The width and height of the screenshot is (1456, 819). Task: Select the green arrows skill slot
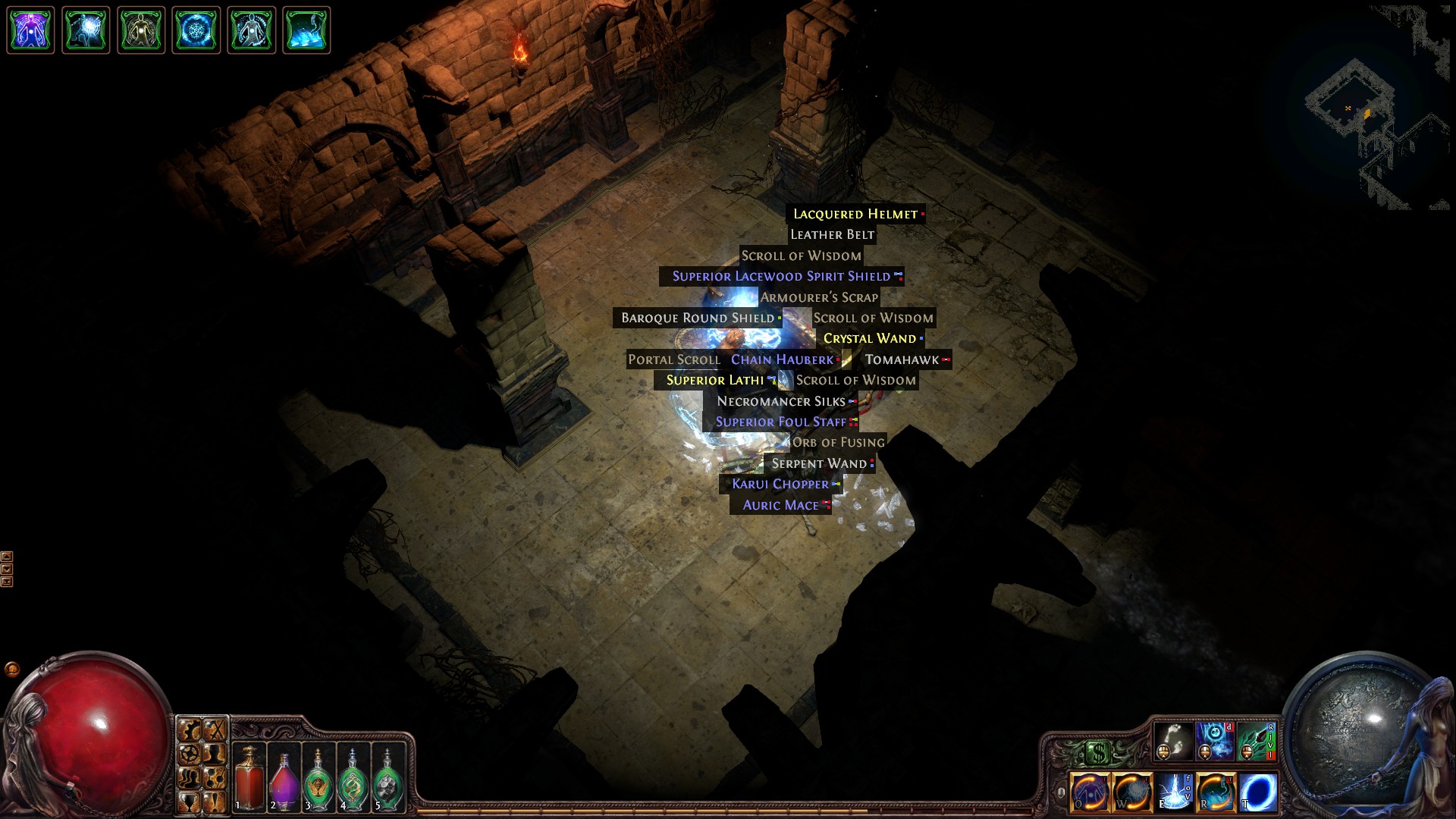click(x=1256, y=740)
